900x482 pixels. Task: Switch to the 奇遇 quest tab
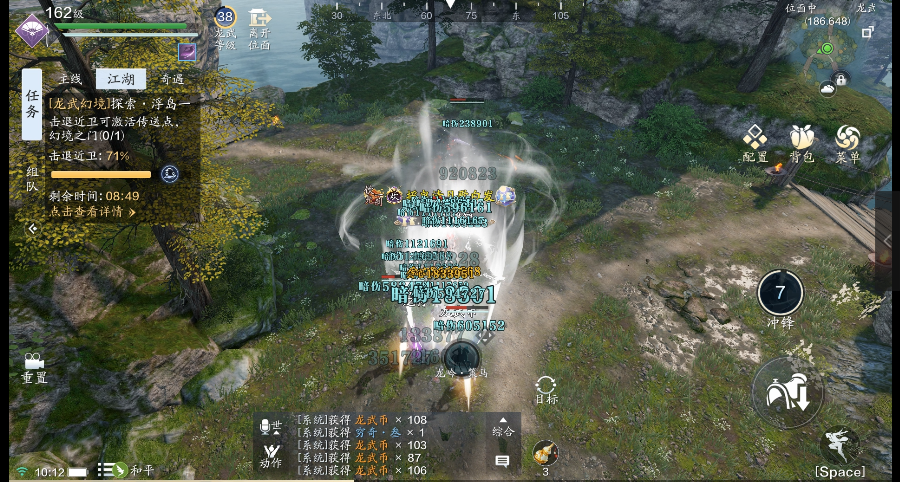point(171,79)
